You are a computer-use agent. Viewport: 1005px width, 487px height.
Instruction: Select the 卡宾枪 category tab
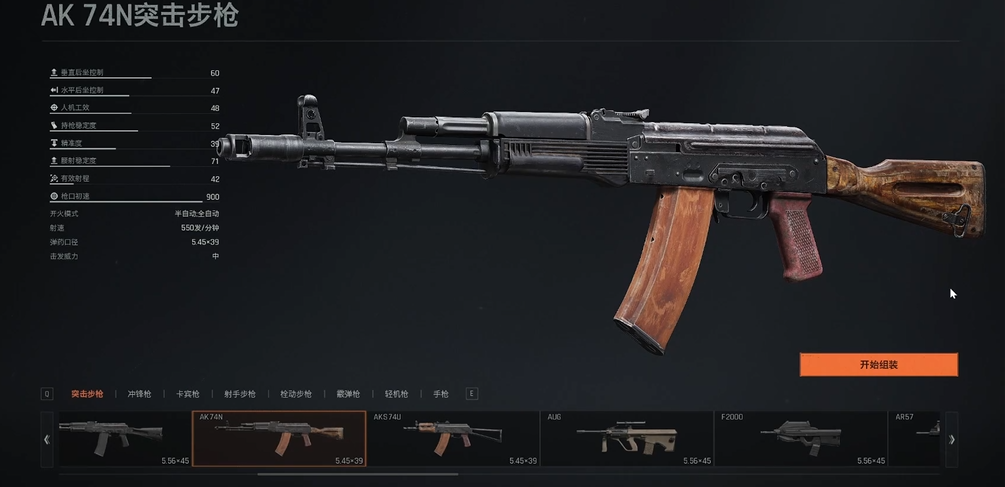(188, 394)
